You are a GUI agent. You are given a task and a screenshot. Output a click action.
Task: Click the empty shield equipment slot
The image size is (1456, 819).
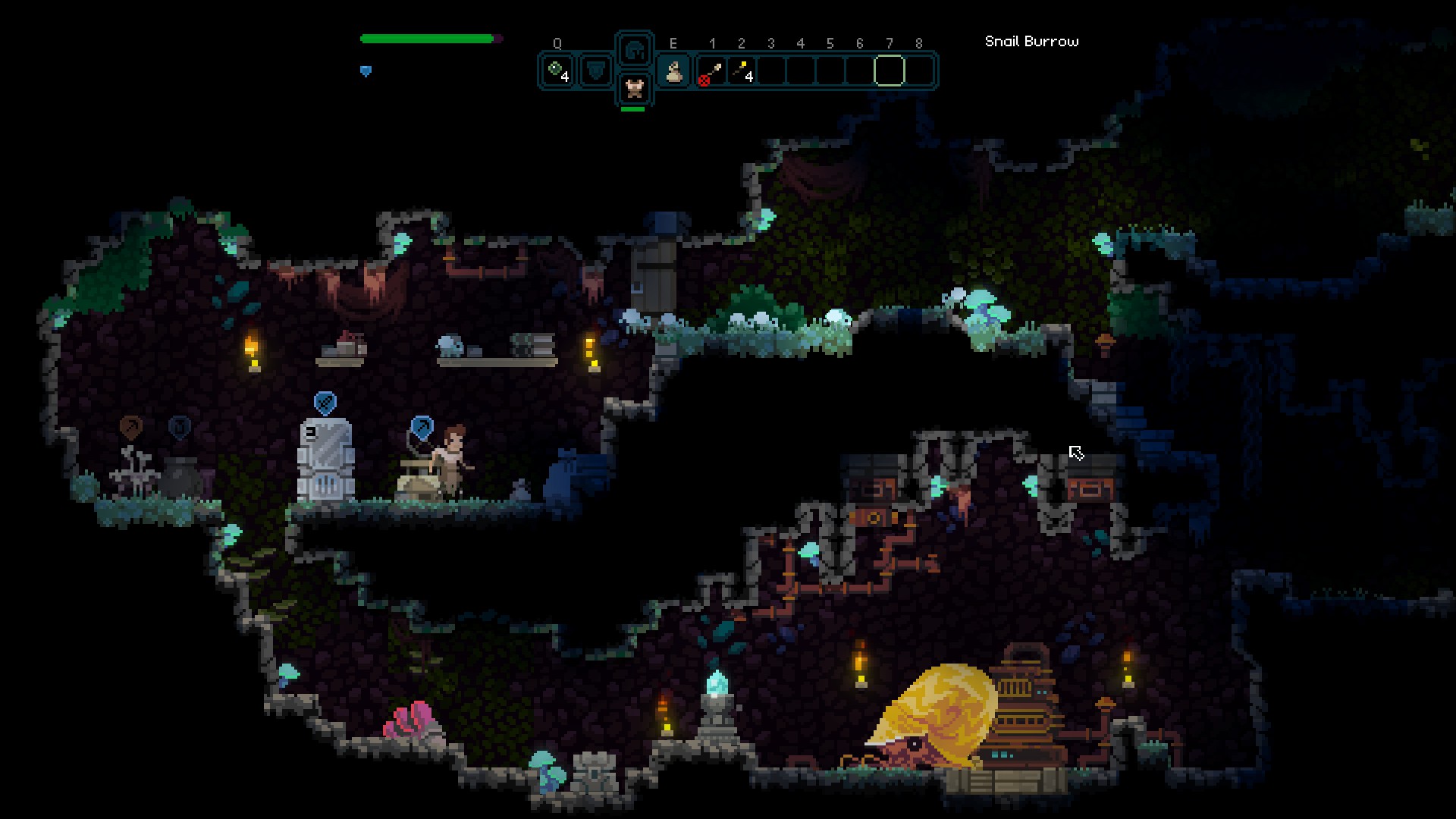pos(597,71)
